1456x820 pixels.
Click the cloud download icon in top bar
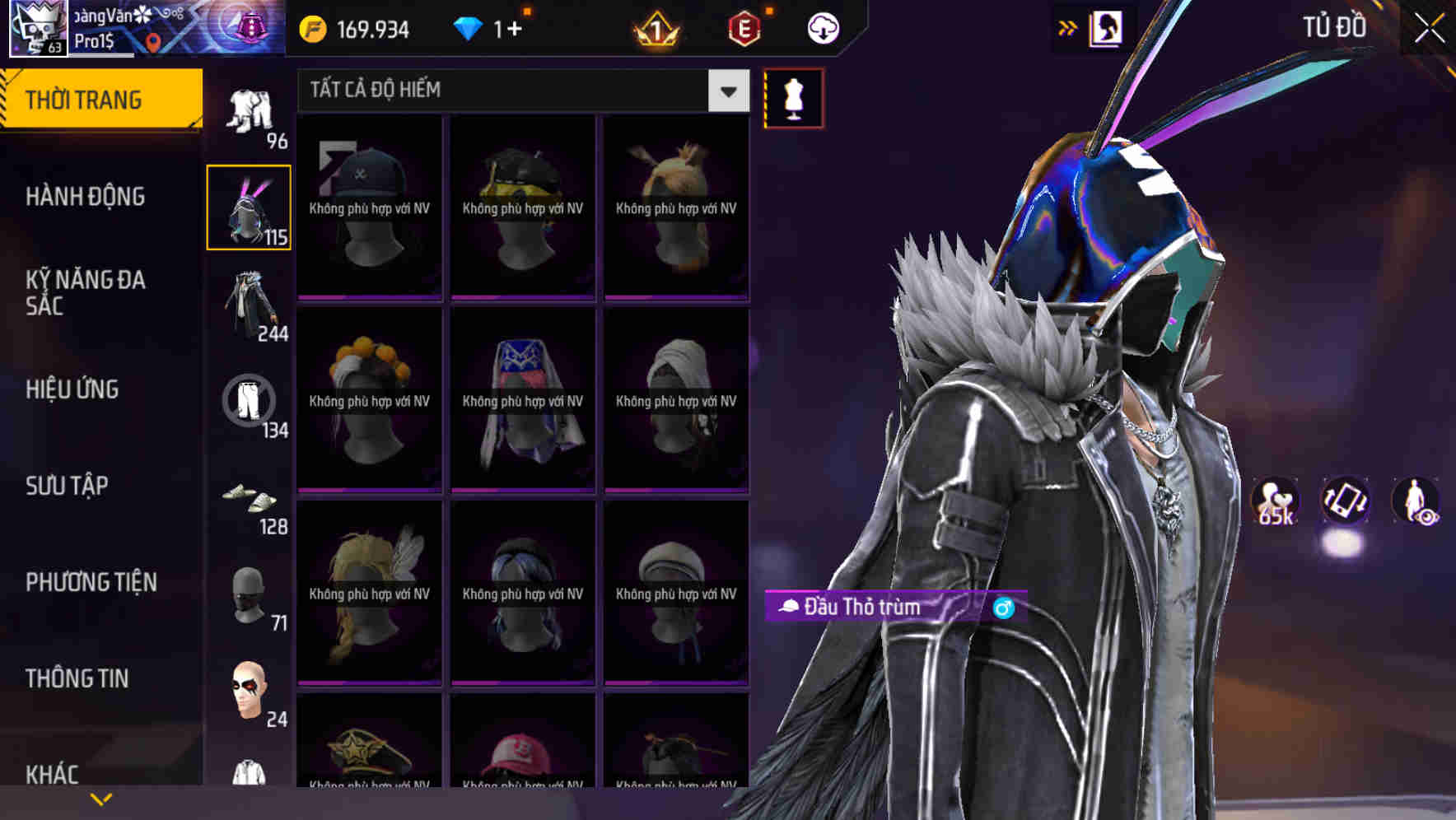pos(820,27)
